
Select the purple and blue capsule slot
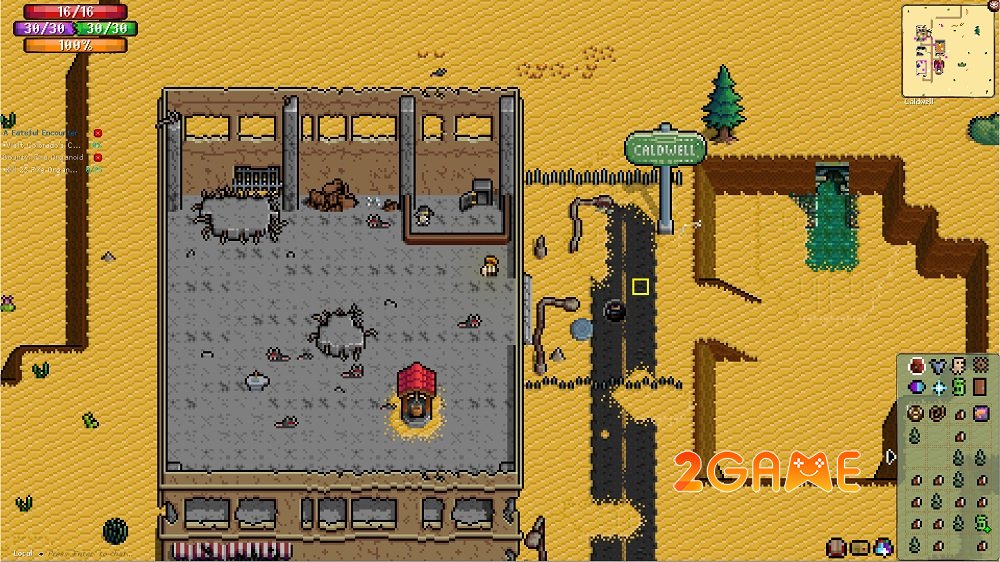tap(915, 387)
